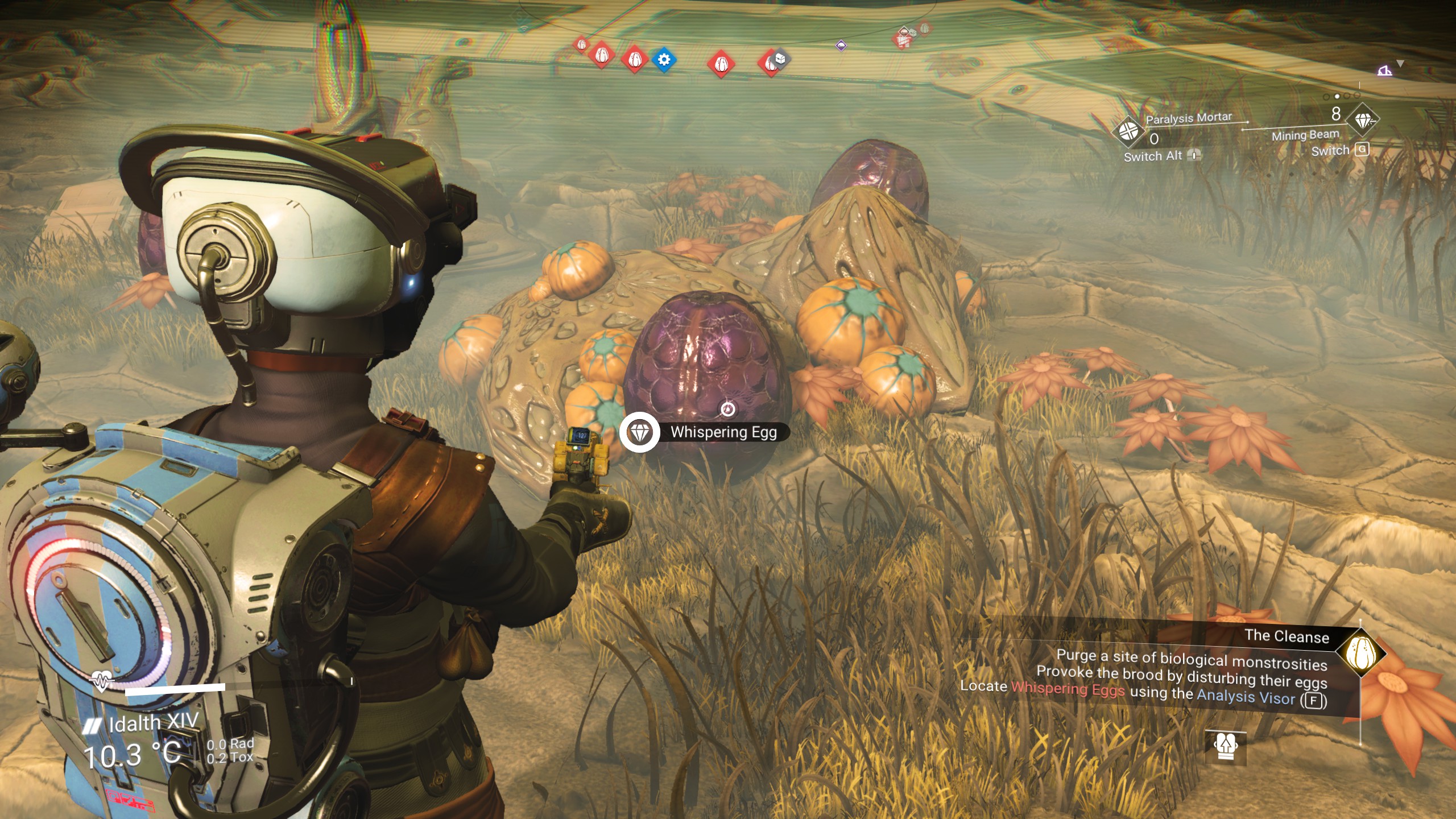Click the purple dome compass marker

tap(841, 45)
